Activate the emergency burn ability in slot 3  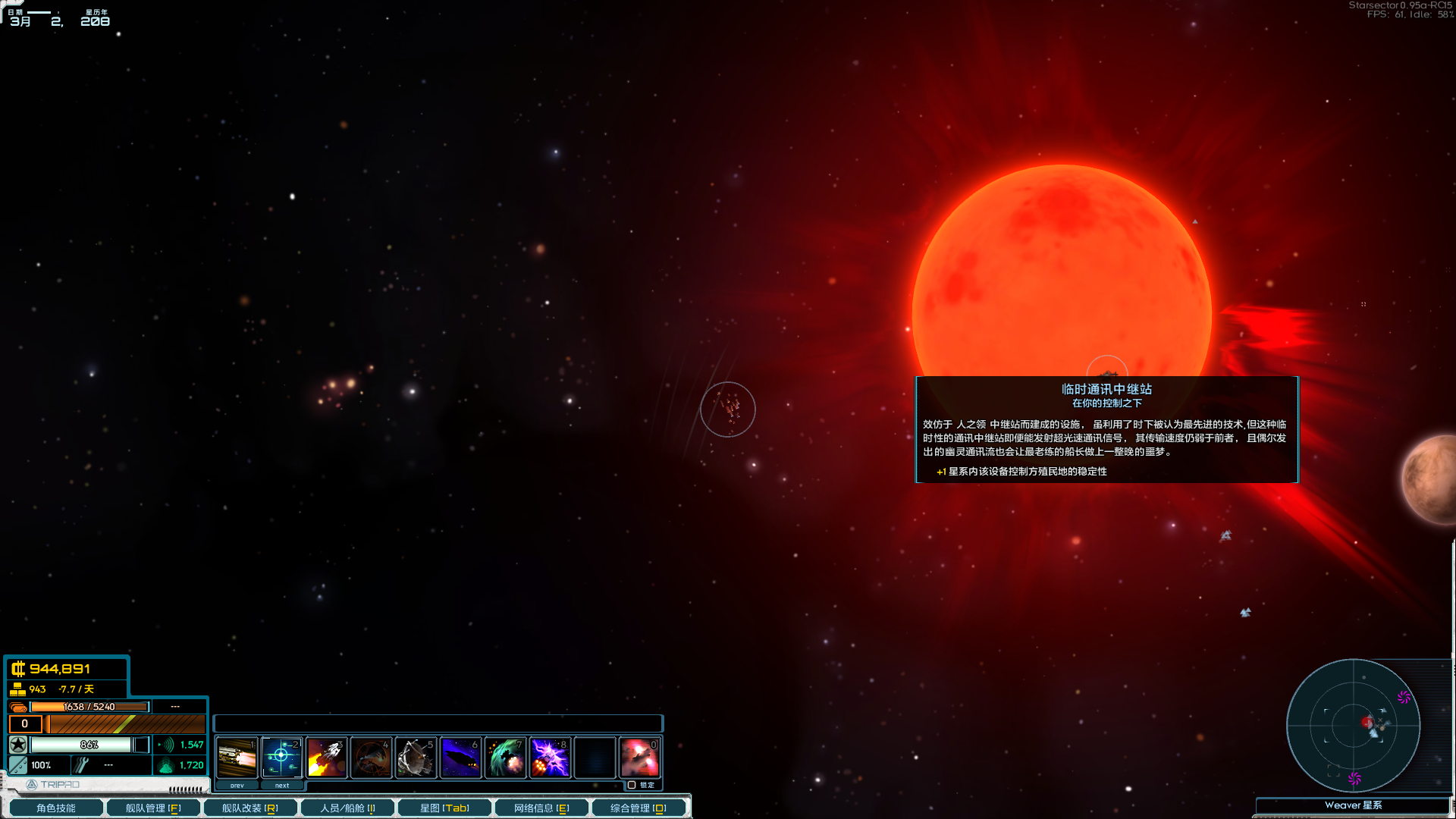coord(326,758)
